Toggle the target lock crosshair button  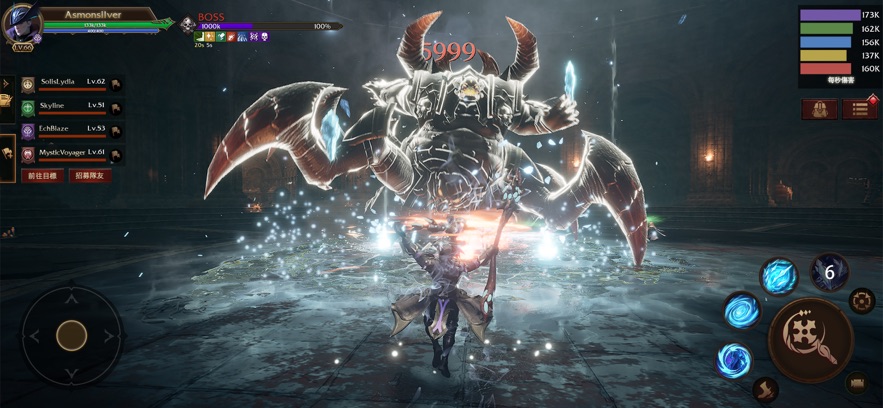point(862,300)
